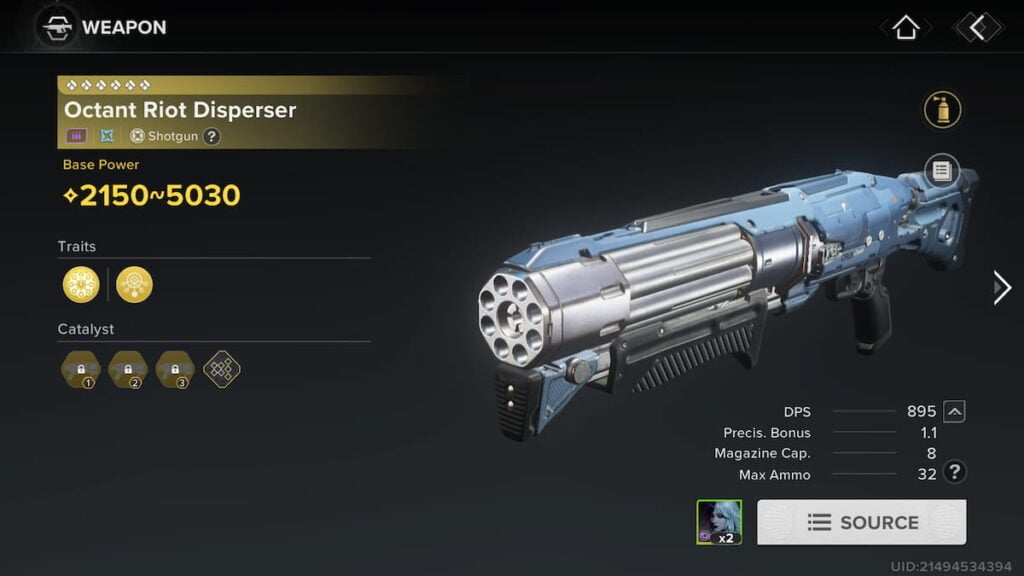Select locked catalyst slot 3

(x=176, y=369)
